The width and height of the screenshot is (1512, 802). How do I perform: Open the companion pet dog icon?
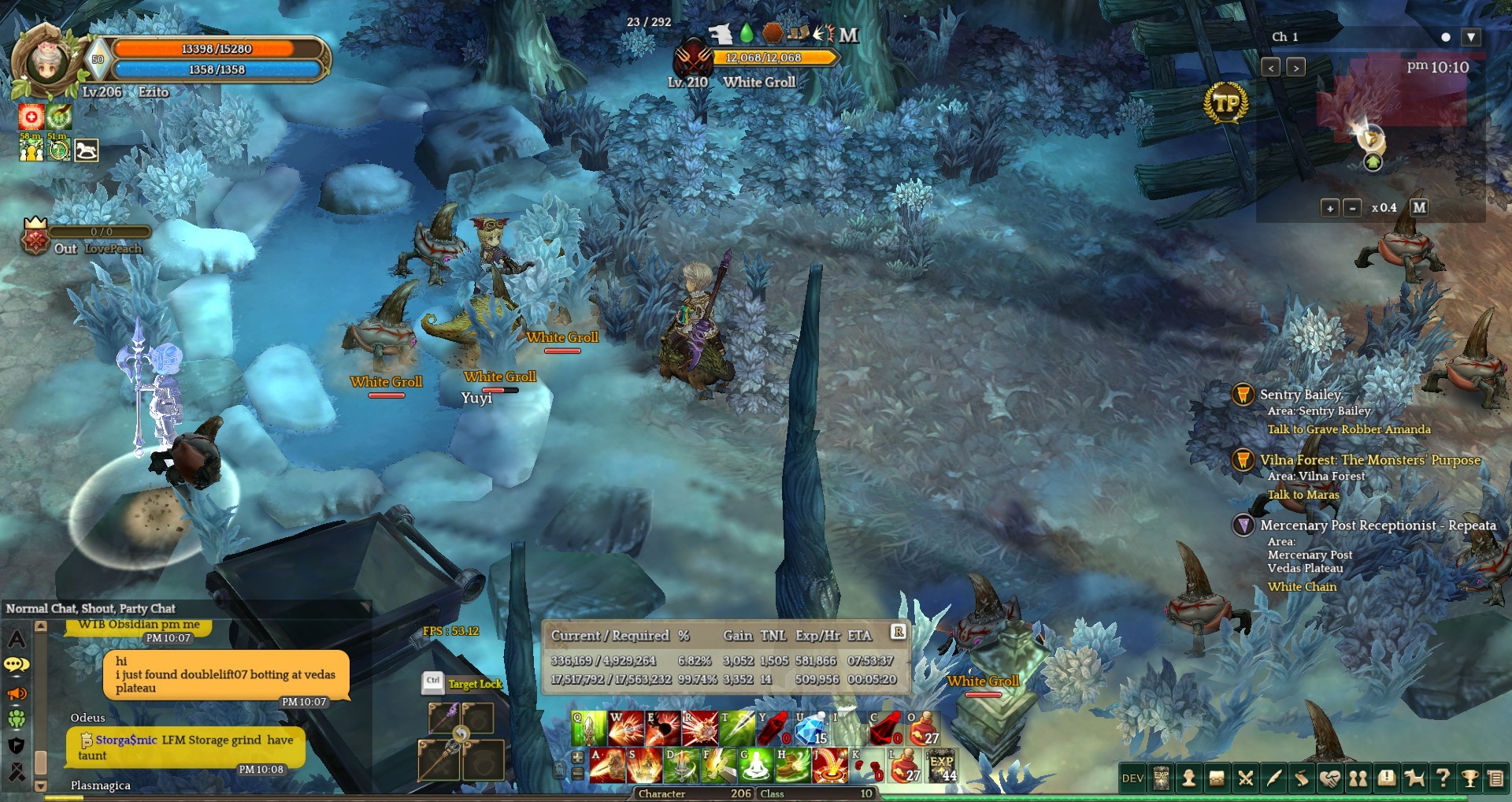(x=1414, y=778)
